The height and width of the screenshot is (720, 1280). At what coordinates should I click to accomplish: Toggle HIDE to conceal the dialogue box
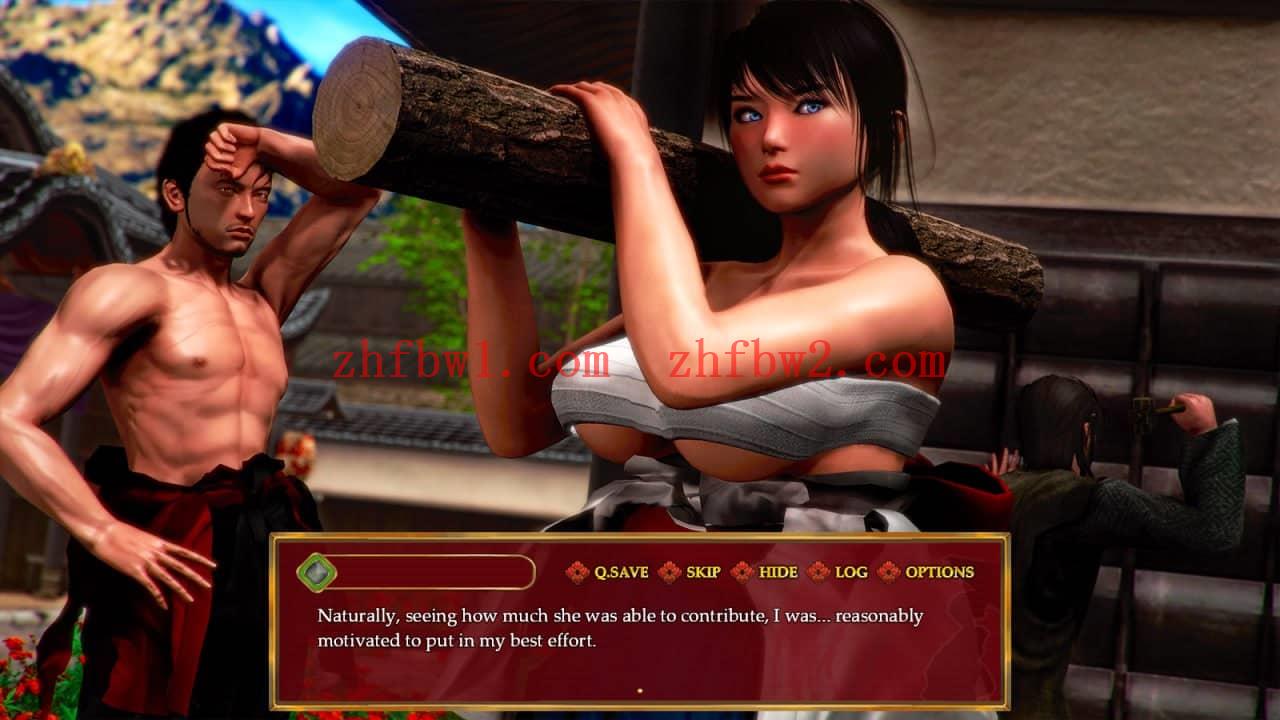(x=779, y=573)
